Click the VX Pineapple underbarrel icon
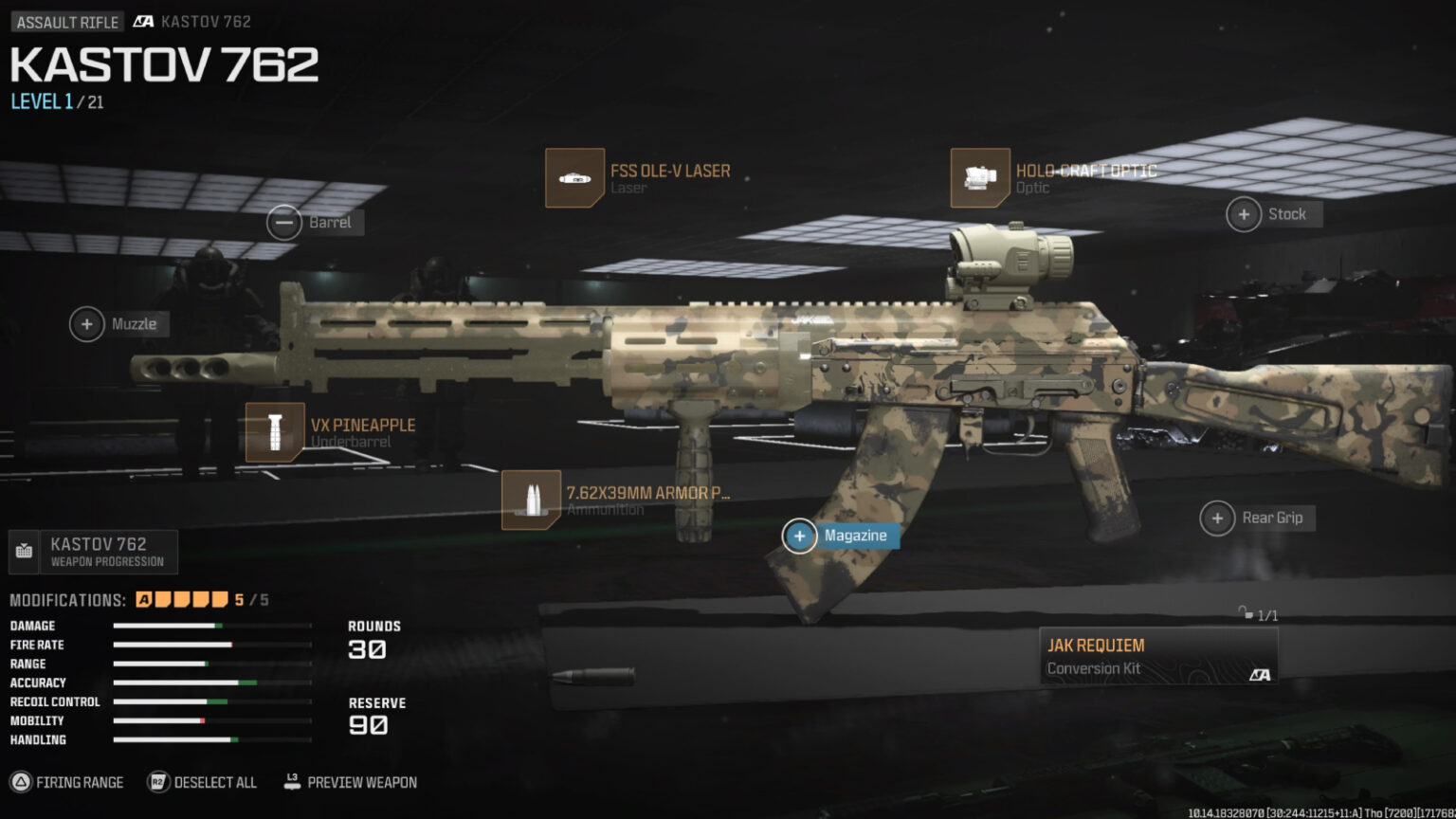 (x=275, y=432)
